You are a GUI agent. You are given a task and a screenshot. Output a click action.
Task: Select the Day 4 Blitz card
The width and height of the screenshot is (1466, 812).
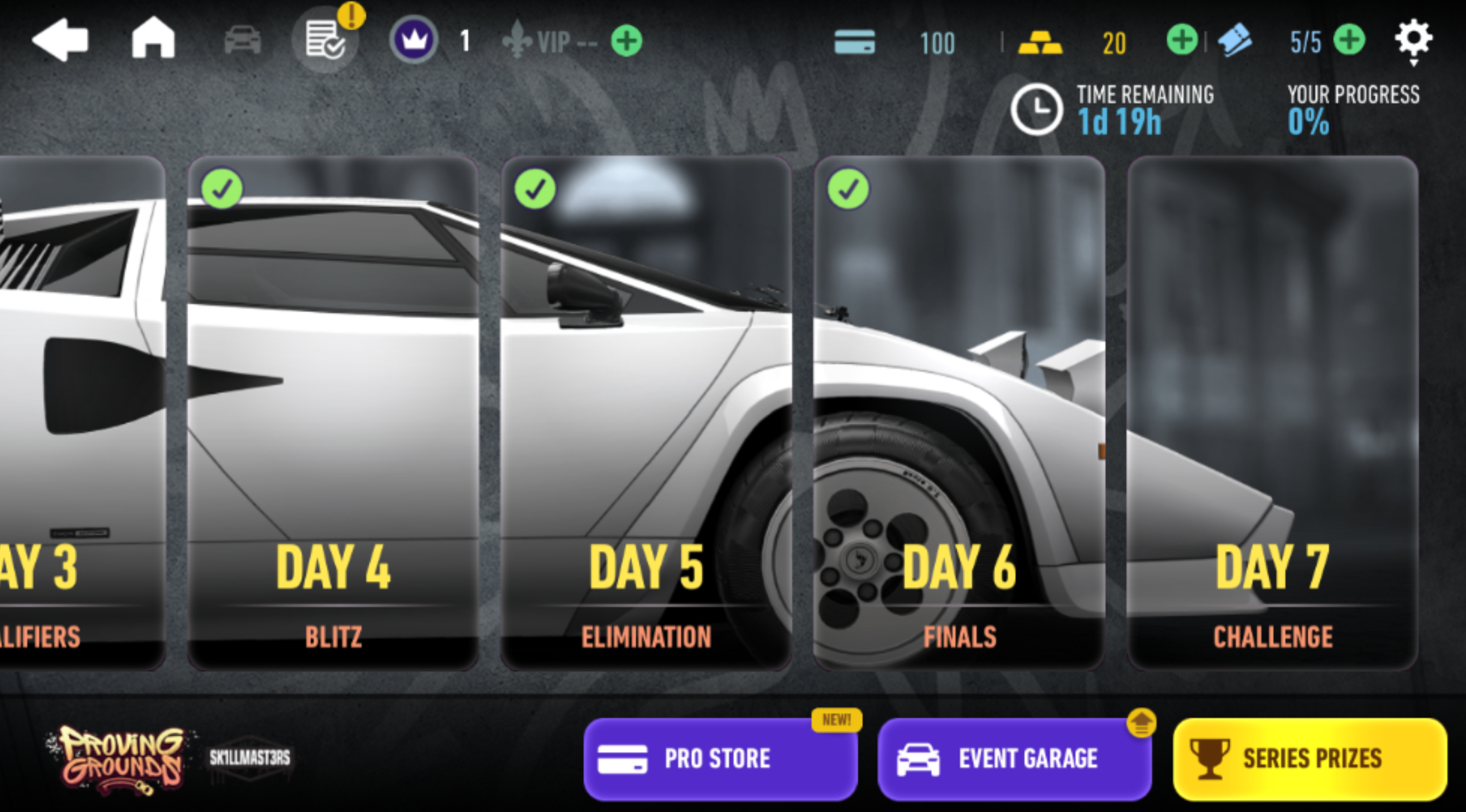[333, 413]
